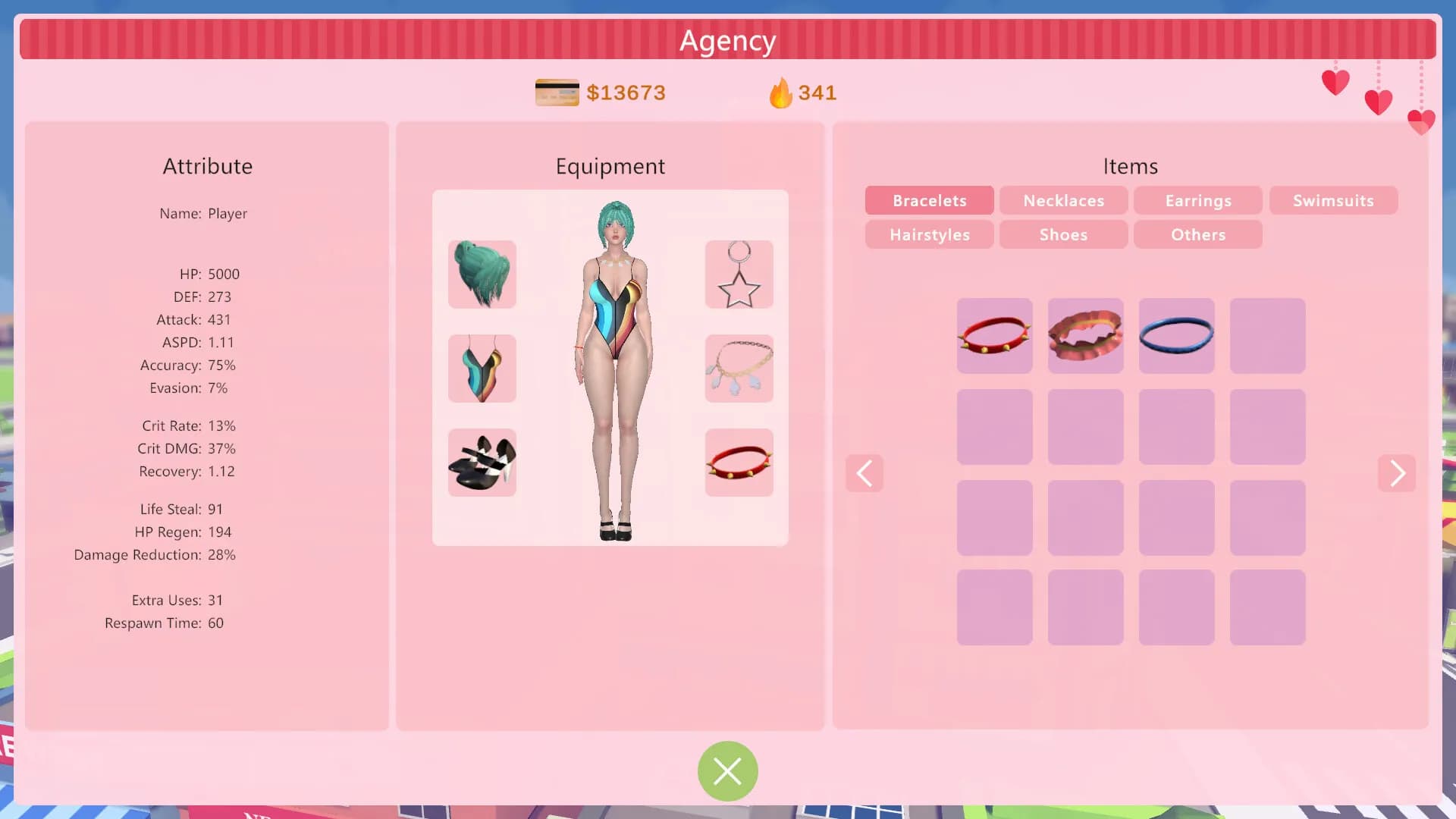Viewport: 1456px width, 819px height.
Task: Activate the Others item filter
Action: point(1197,234)
